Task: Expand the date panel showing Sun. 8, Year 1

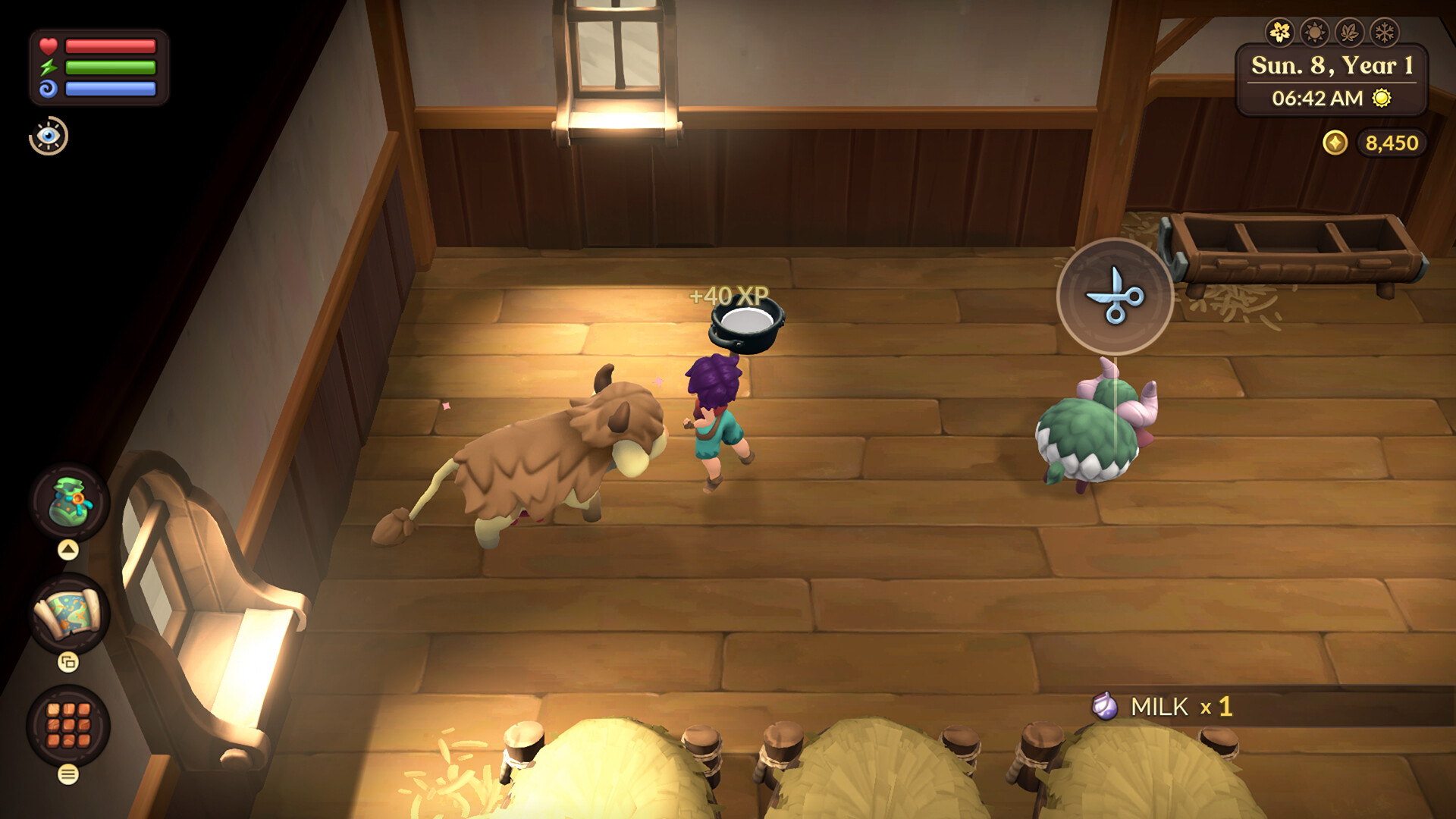Action: (x=1332, y=79)
